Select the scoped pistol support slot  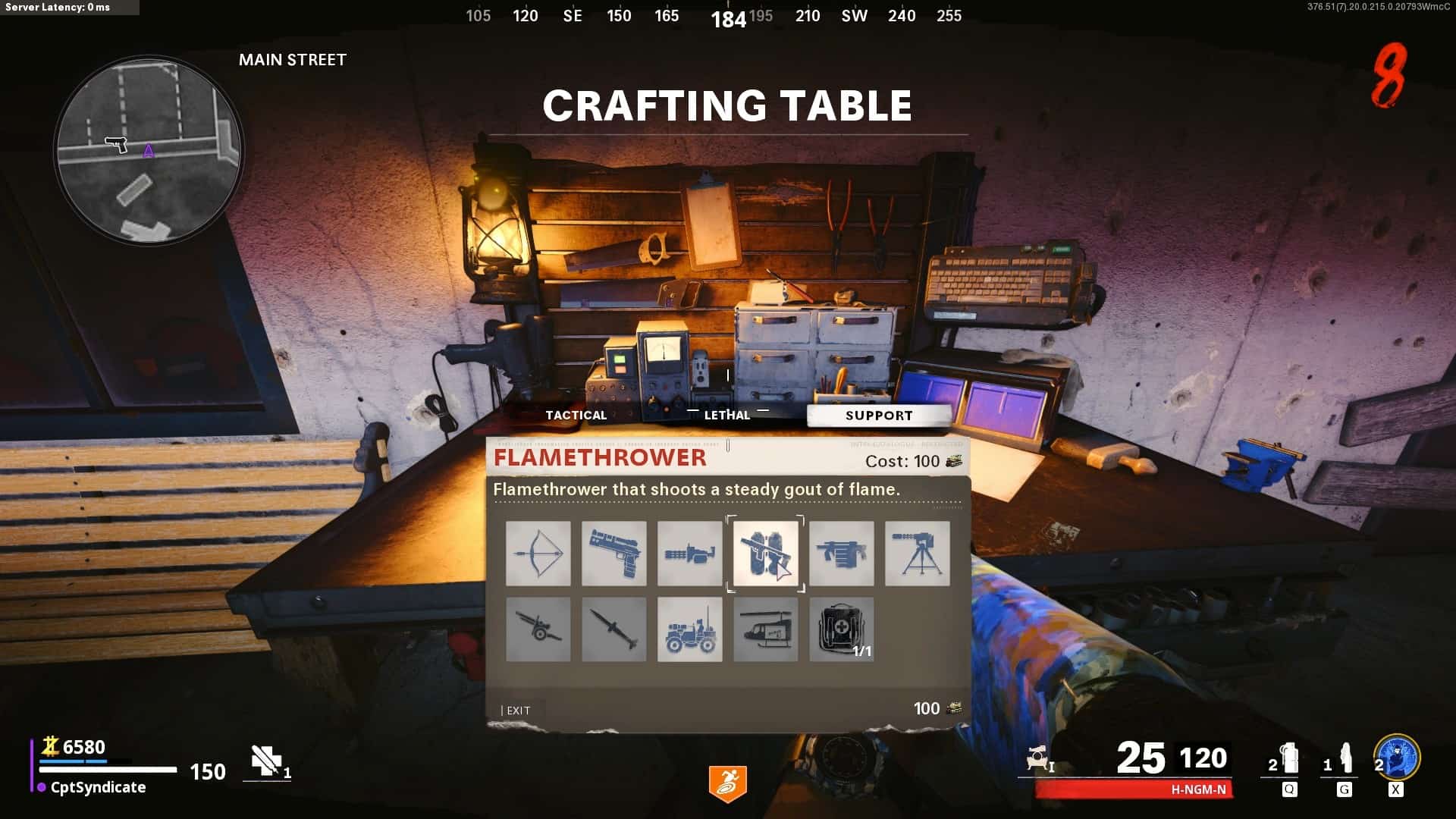(614, 554)
